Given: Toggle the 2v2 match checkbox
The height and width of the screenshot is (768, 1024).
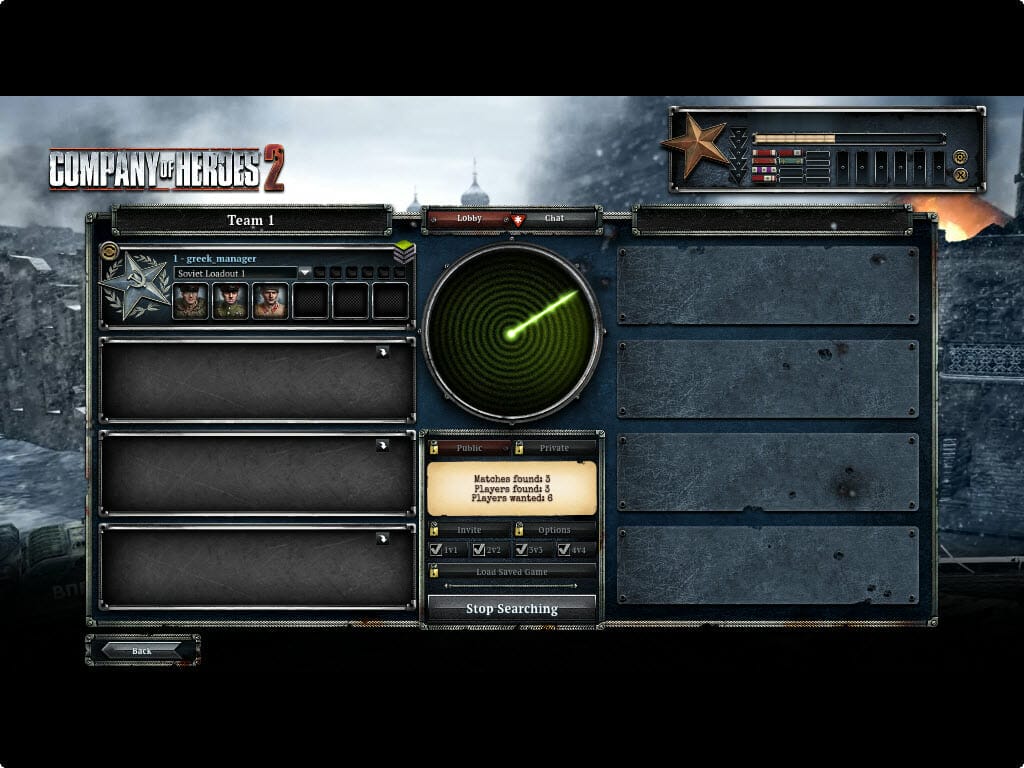Looking at the screenshot, I should pos(479,549).
